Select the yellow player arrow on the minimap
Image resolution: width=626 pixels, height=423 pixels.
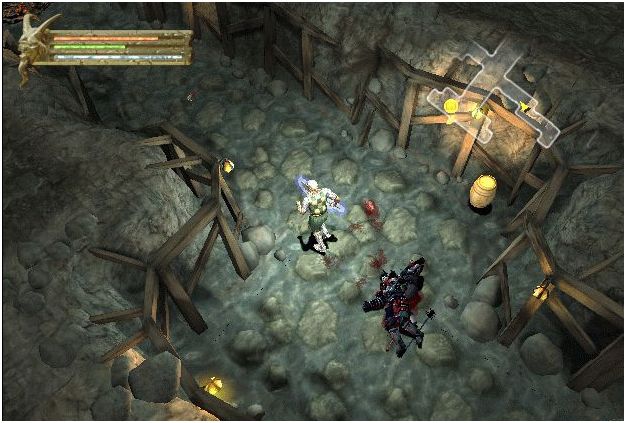(x=522, y=104)
